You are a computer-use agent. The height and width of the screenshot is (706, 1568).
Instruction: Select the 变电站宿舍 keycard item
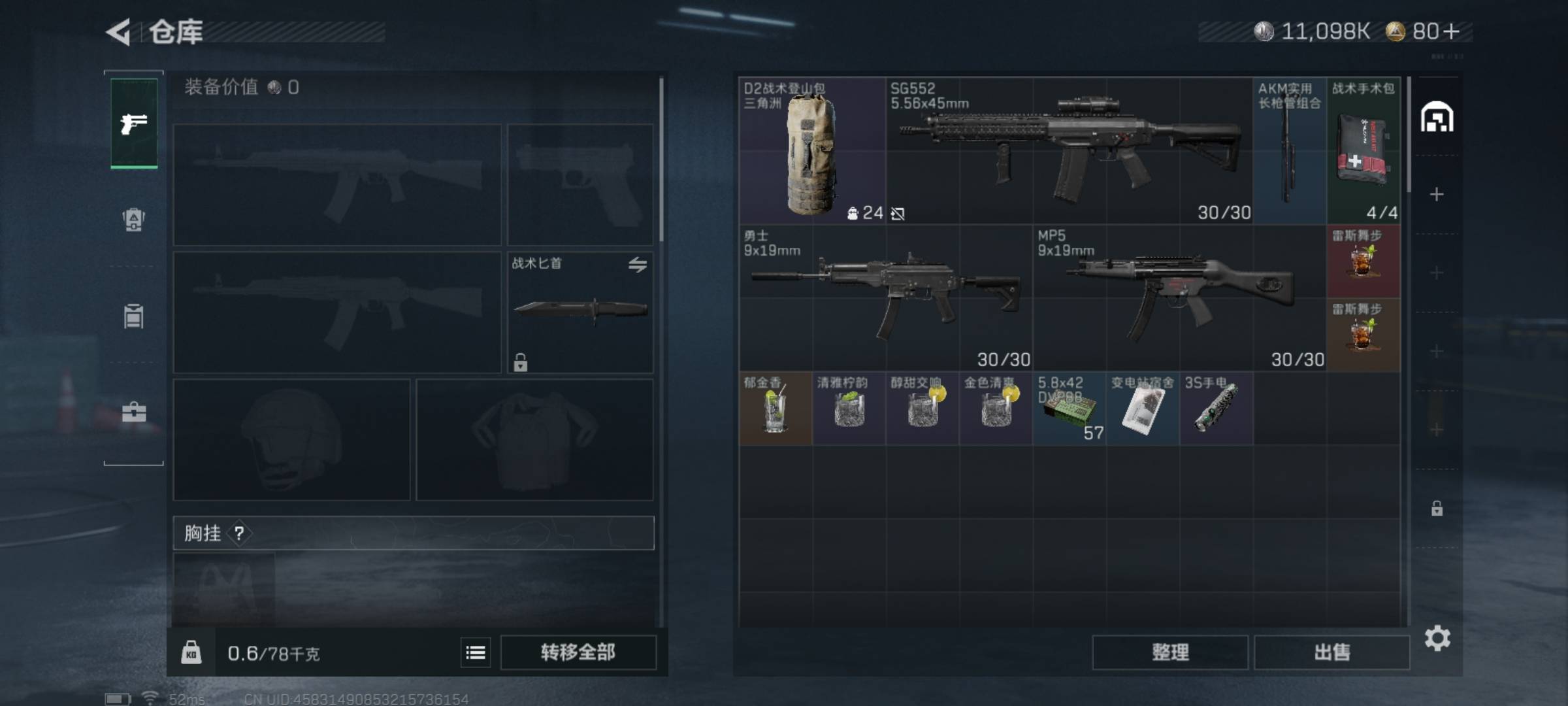pyautogui.click(x=1143, y=409)
